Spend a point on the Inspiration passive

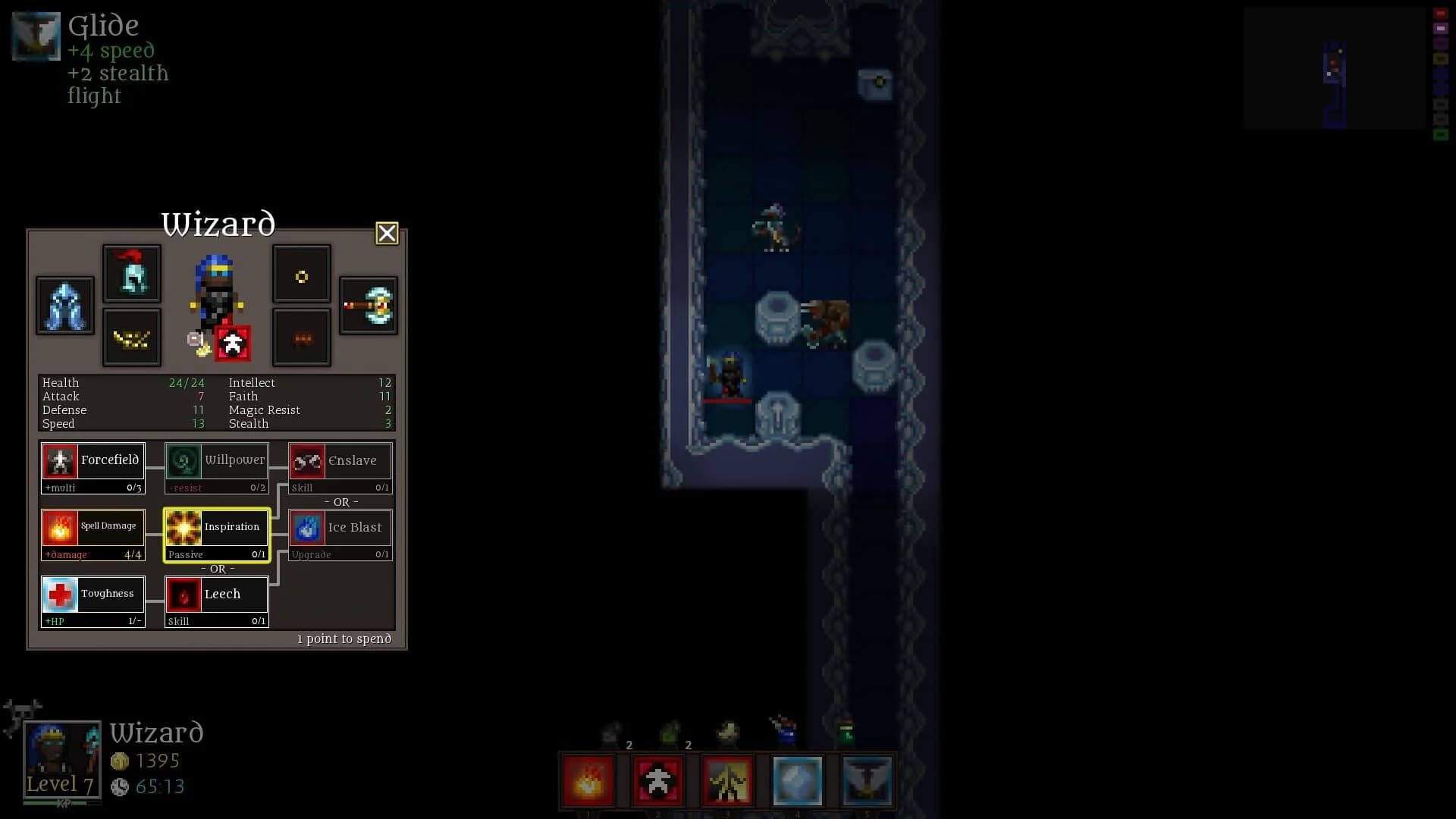(x=216, y=535)
